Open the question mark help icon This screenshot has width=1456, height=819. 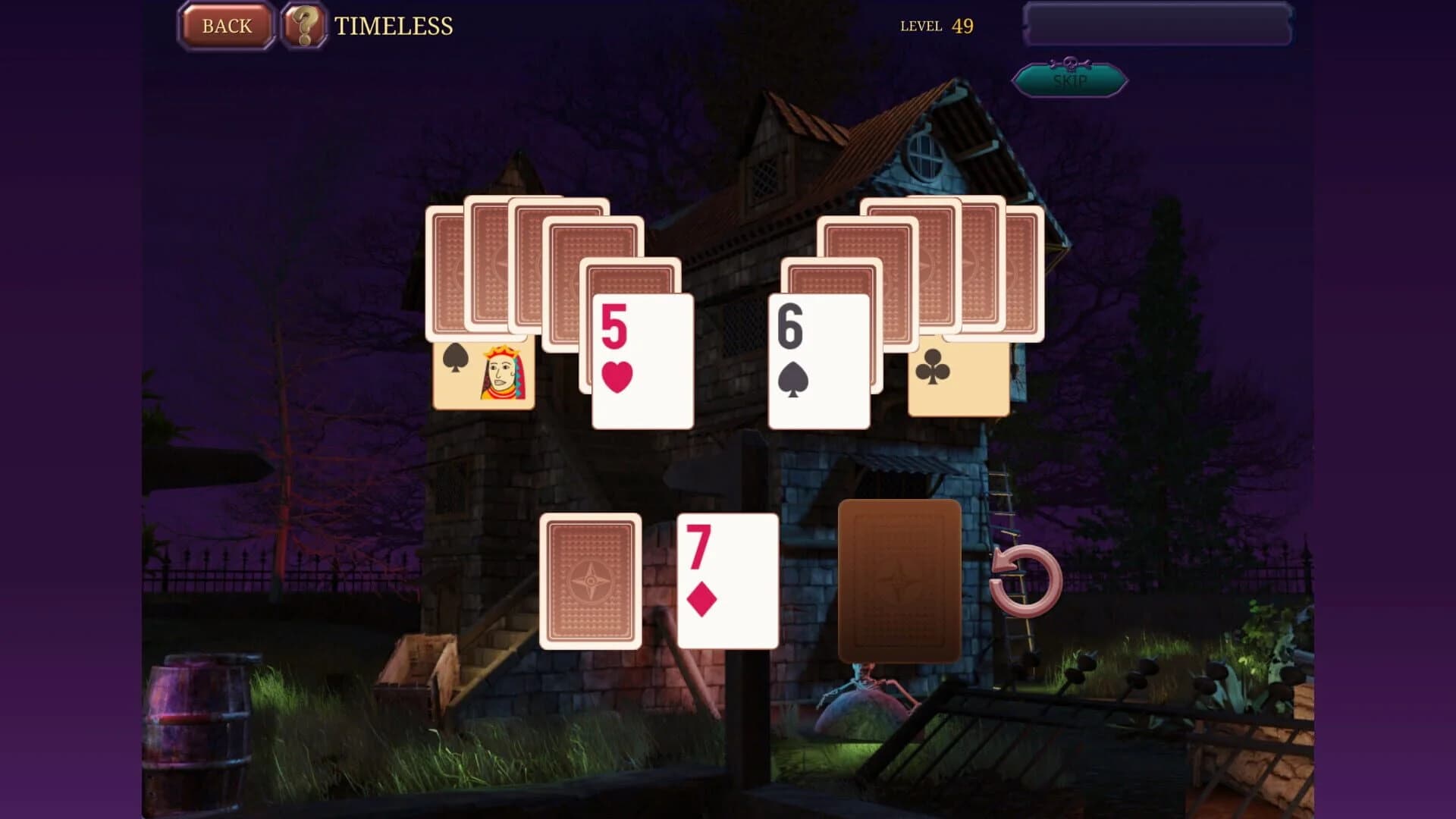point(305,26)
